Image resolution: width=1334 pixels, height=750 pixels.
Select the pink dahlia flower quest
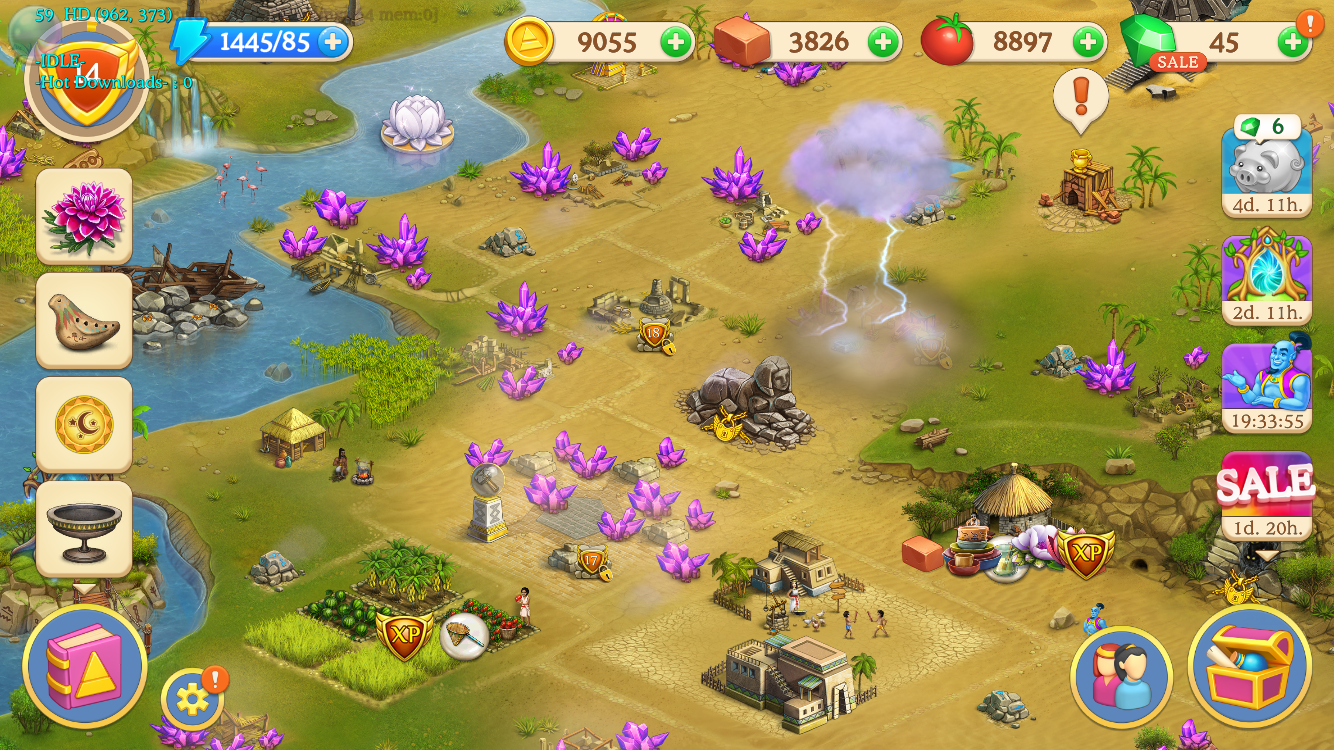coord(84,215)
